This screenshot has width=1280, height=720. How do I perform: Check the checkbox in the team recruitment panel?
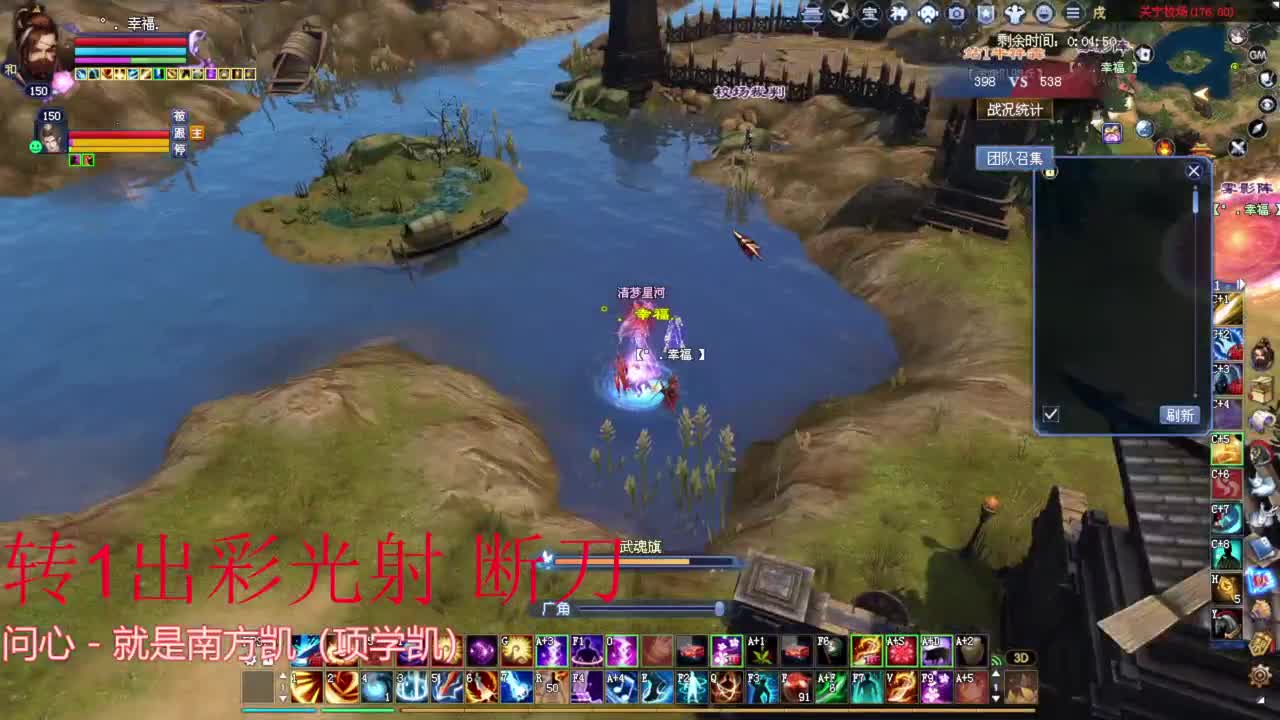pos(1051,413)
